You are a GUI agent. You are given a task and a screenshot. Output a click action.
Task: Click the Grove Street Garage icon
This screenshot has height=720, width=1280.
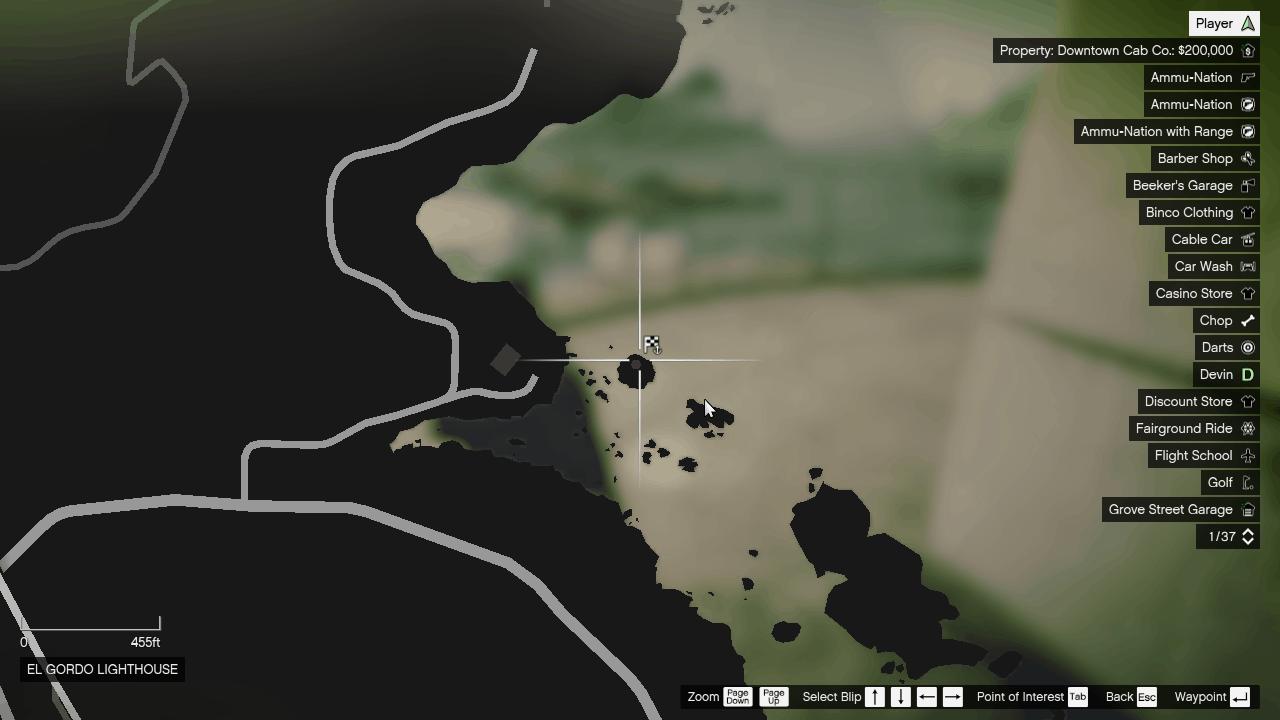coord(1247,509)
